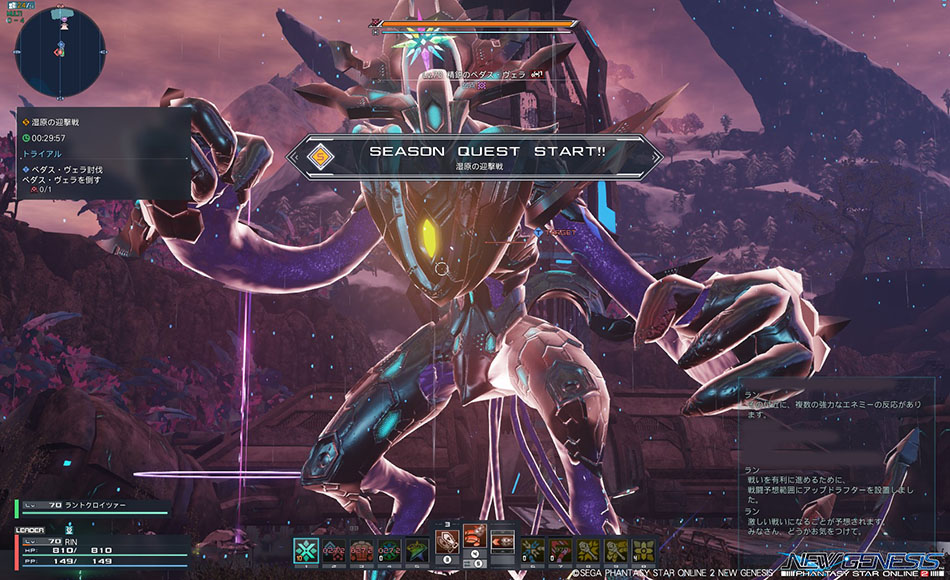The image size is (950, 580).
Task: Activate the yellow flower skill at hotbar end
Action: 644,549
